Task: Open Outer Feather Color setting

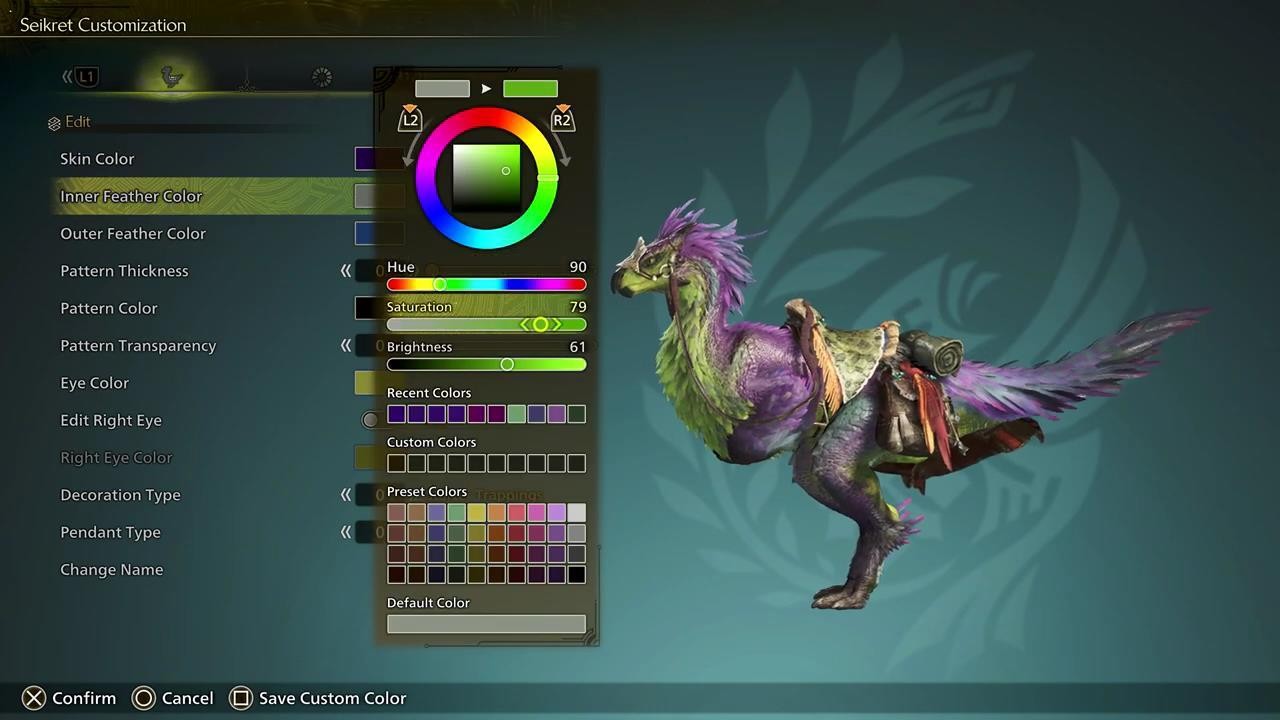Action: pos(133,234)
